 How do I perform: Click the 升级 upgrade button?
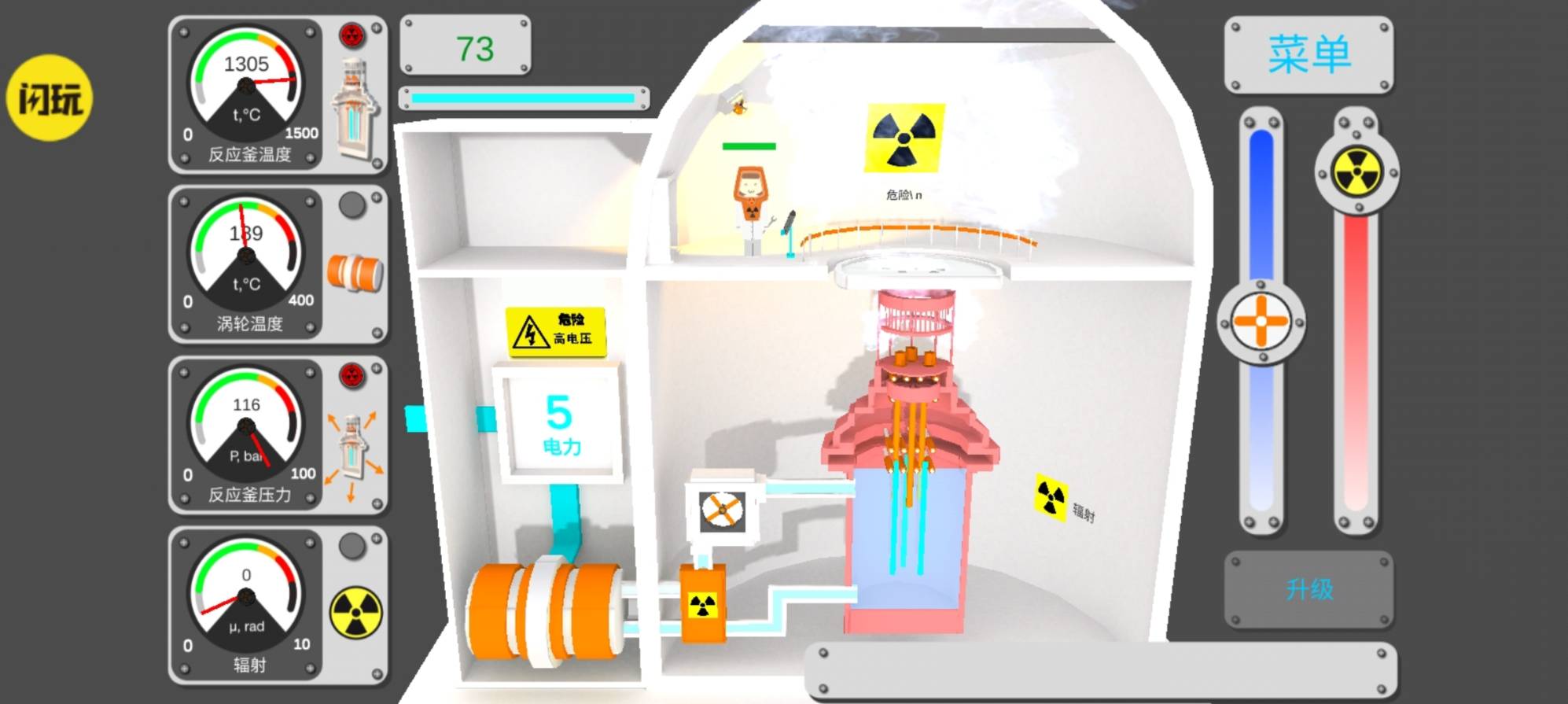point(1309,589)
